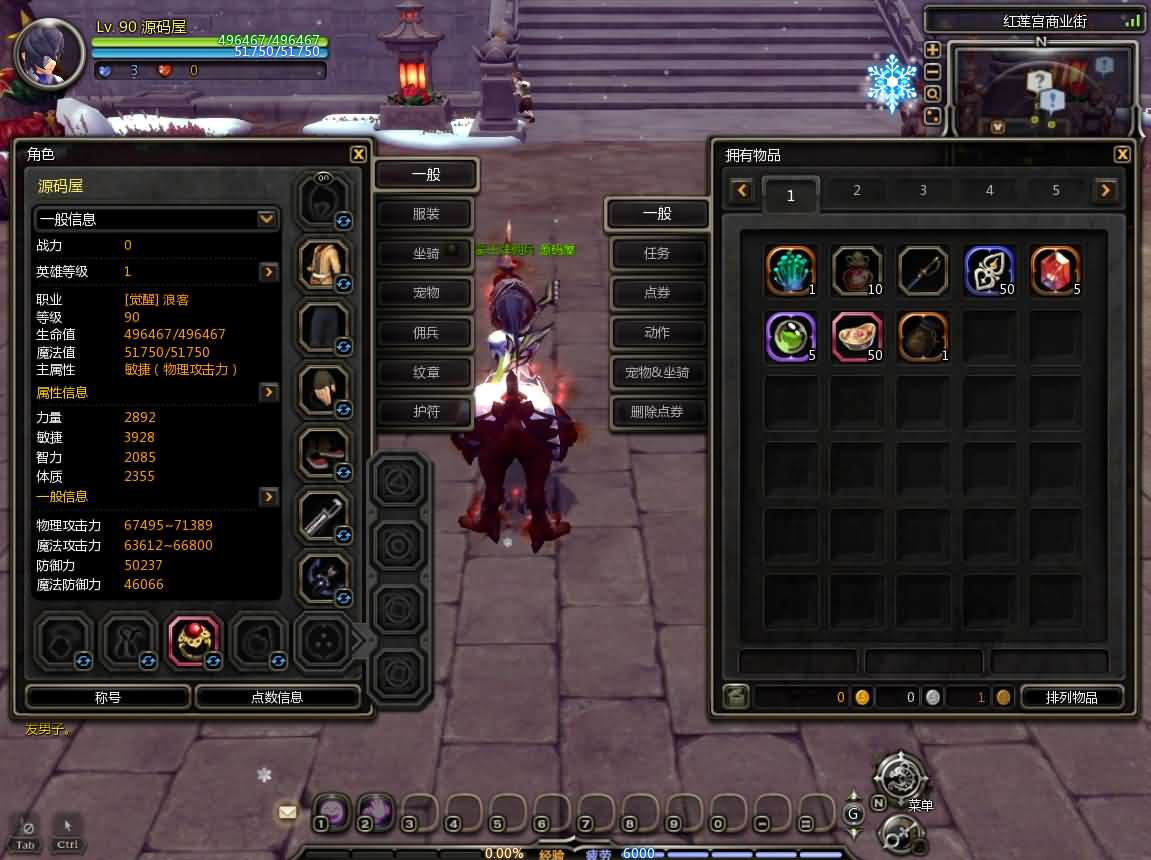Show the 纹章 crest tab
The width and height of the screenshot is (1151, 860).
tap(426, 372)
